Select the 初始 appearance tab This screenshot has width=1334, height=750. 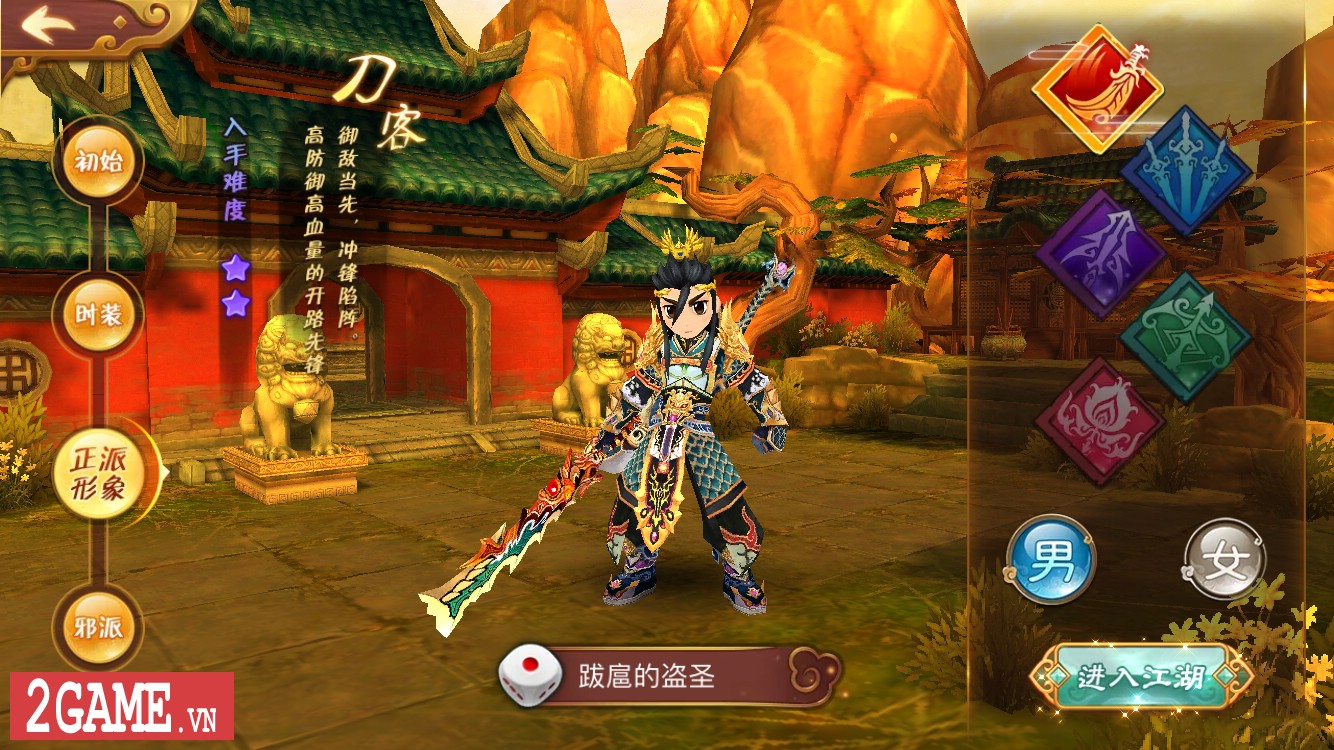[x=99, y=162]
